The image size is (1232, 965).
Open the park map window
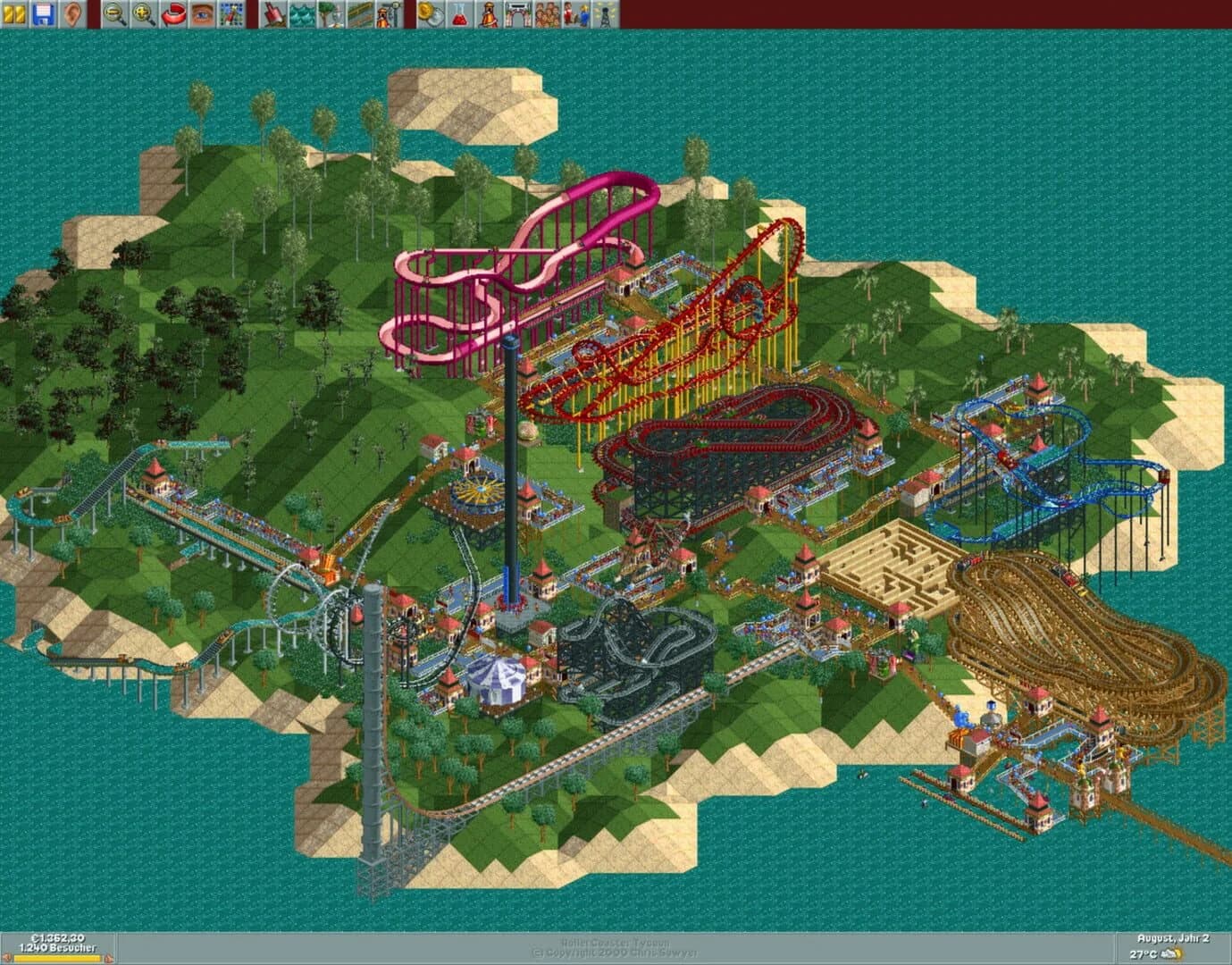tap(231, 13)
